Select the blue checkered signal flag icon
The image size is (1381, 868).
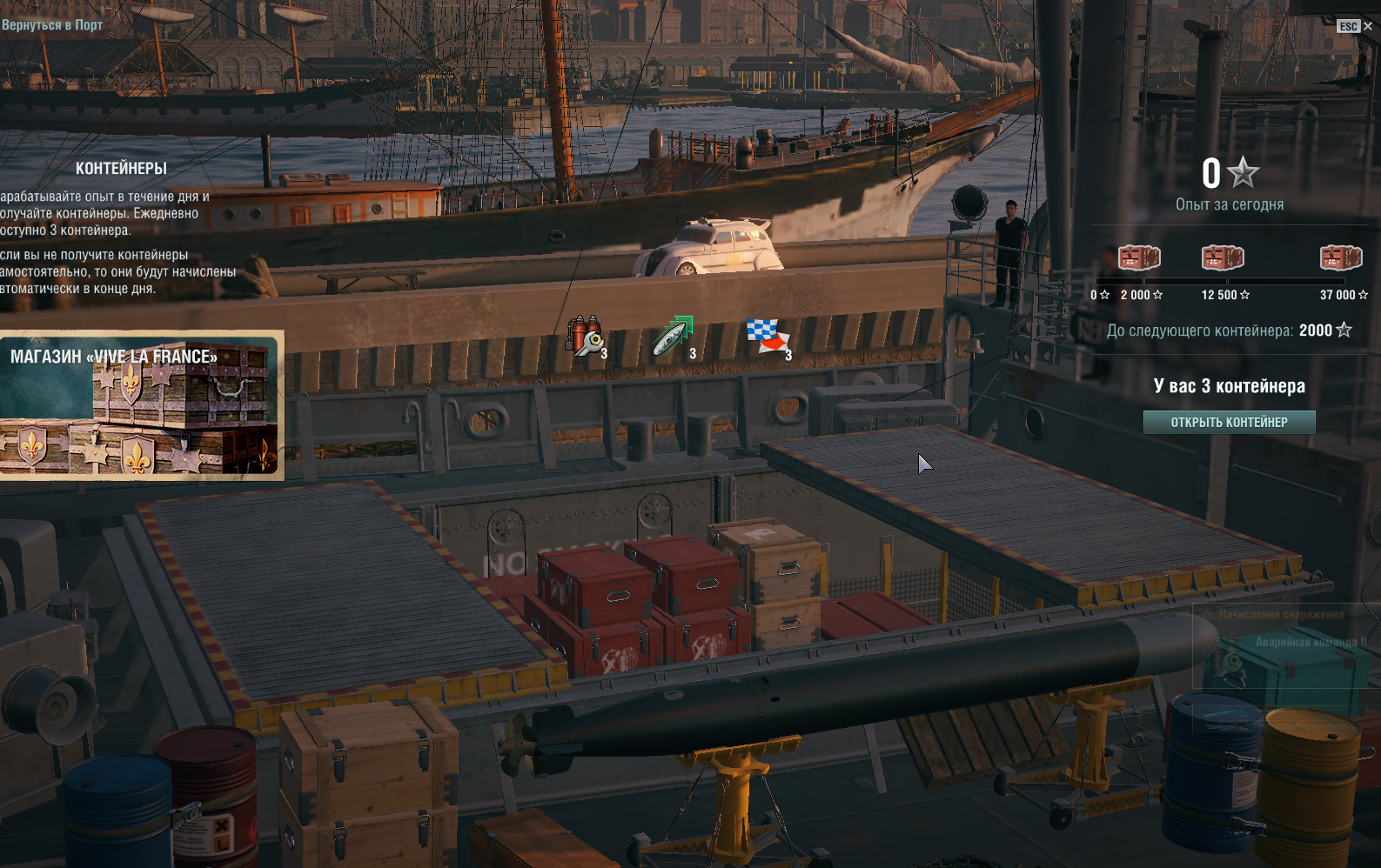pyautogui.click(x=767, y=336)
